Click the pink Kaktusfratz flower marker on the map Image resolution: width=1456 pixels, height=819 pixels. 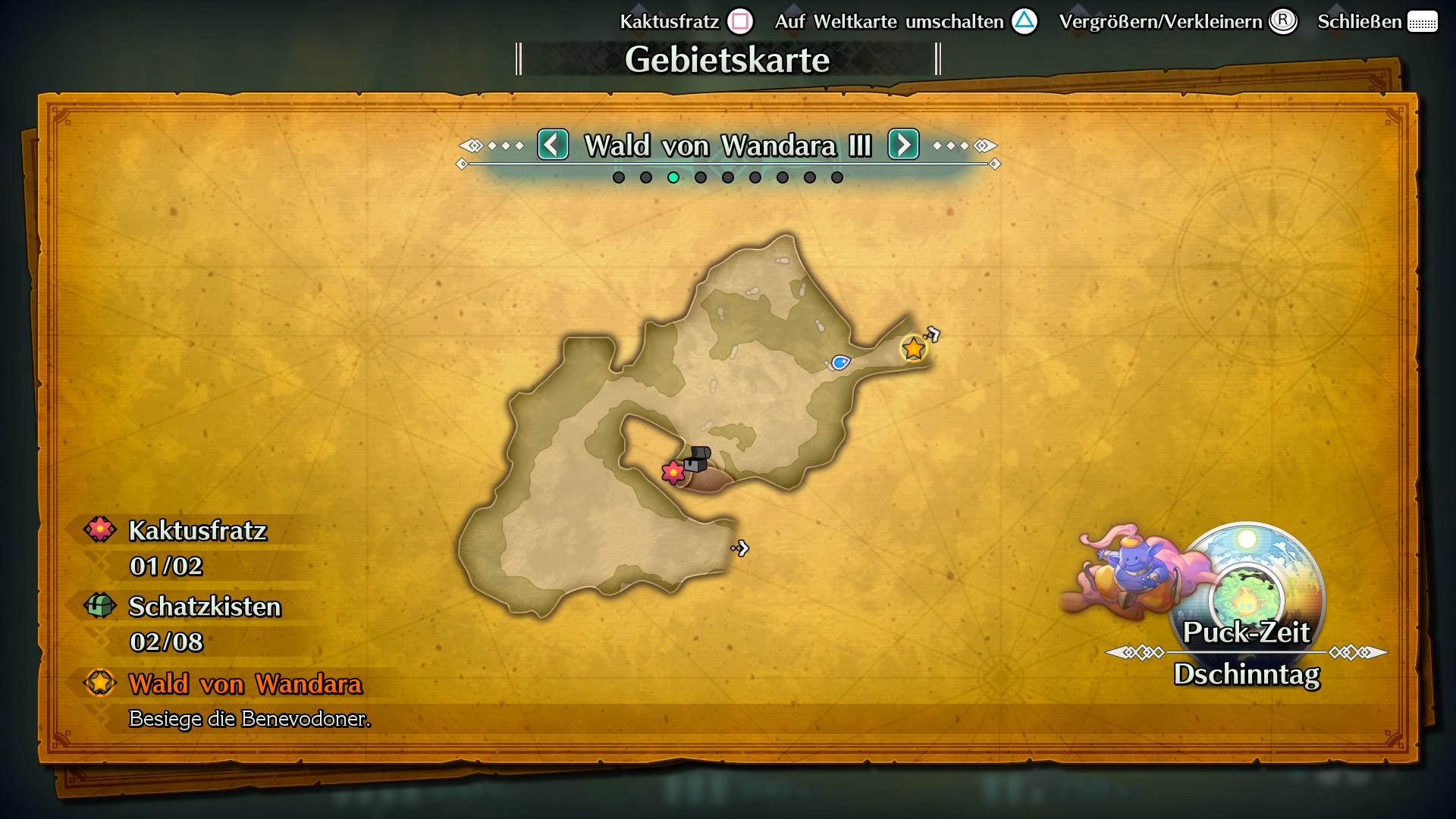pyautogui.click(x=673, y=471)
